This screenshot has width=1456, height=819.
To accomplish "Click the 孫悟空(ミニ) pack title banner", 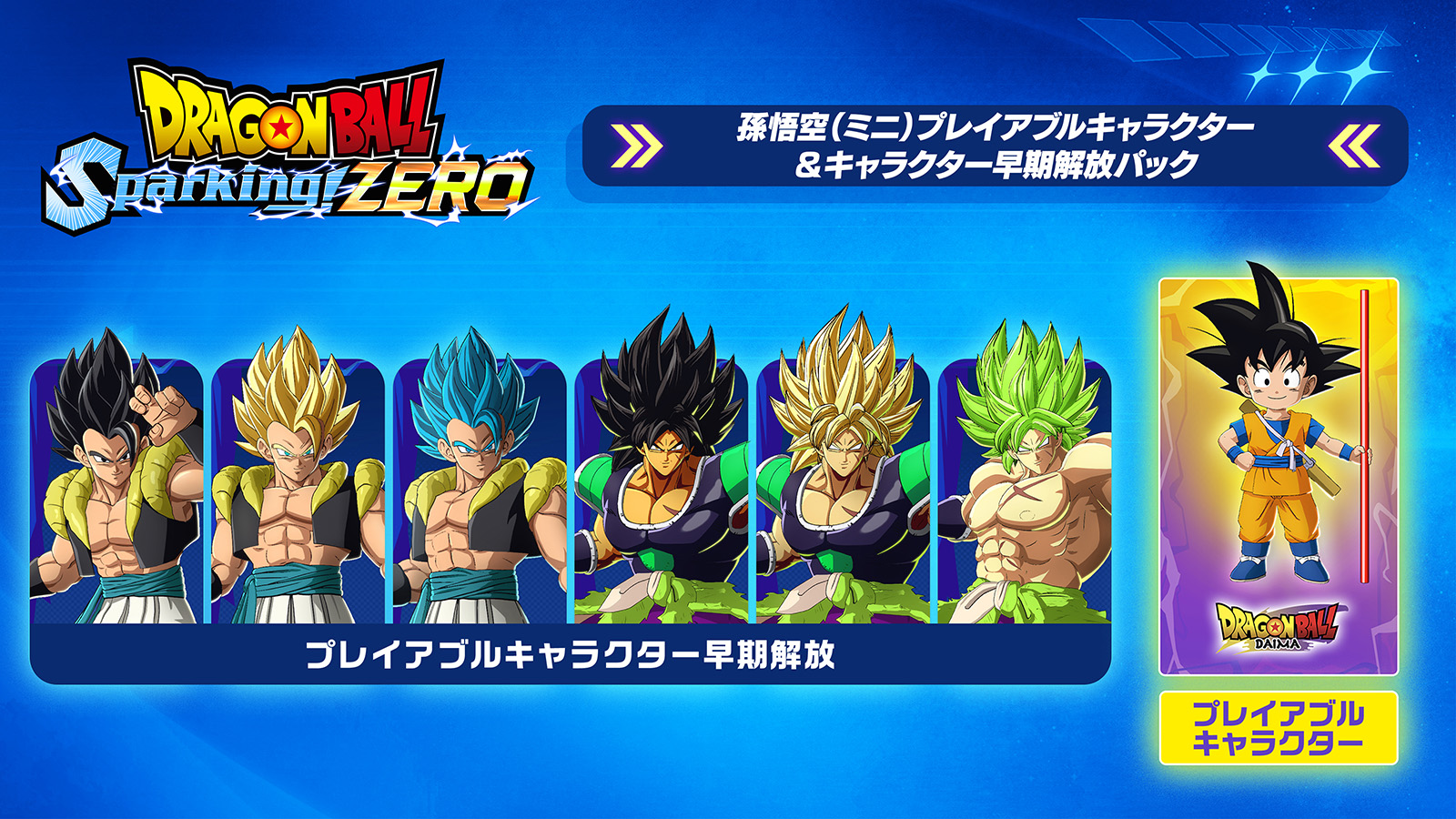I will 995,146.
